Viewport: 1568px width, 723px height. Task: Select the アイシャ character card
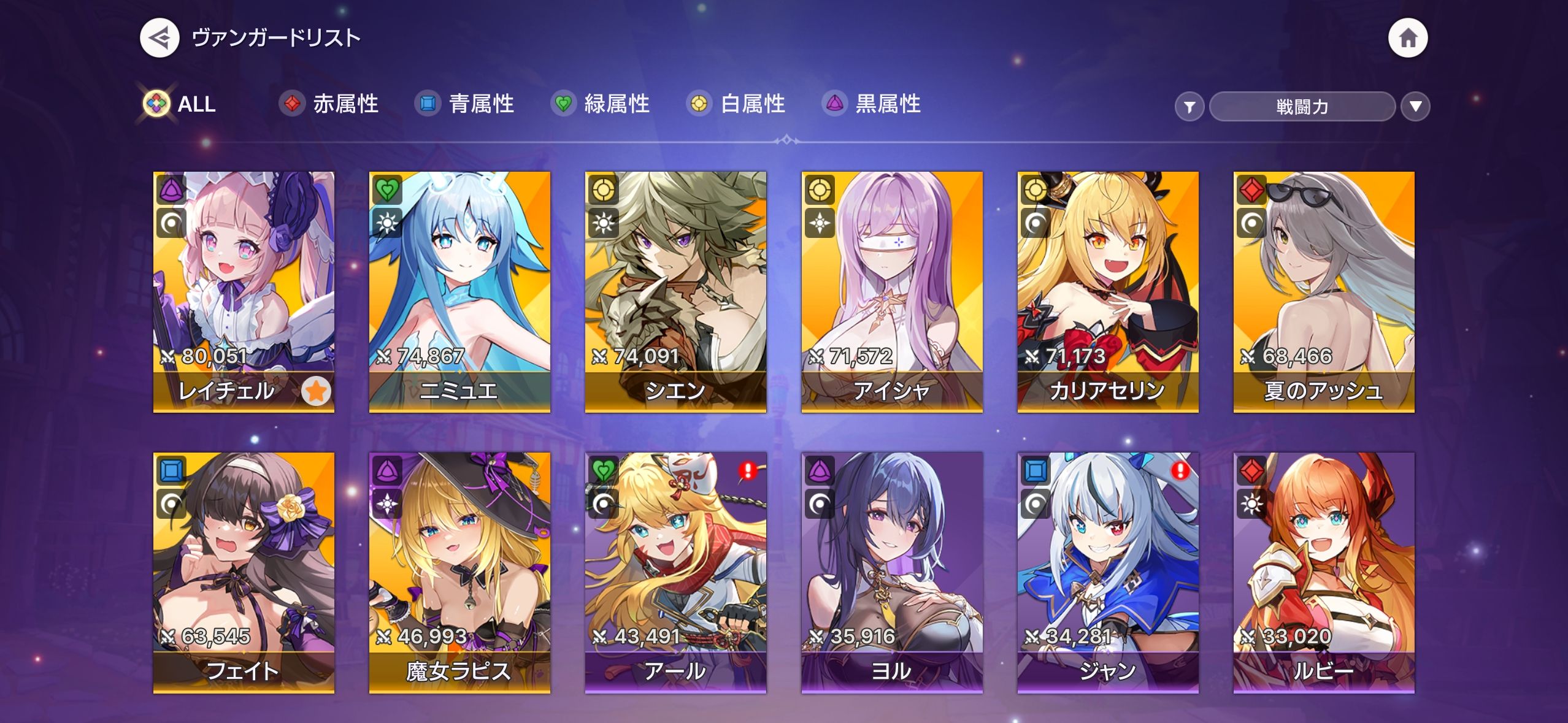click(x=891, y=291)
